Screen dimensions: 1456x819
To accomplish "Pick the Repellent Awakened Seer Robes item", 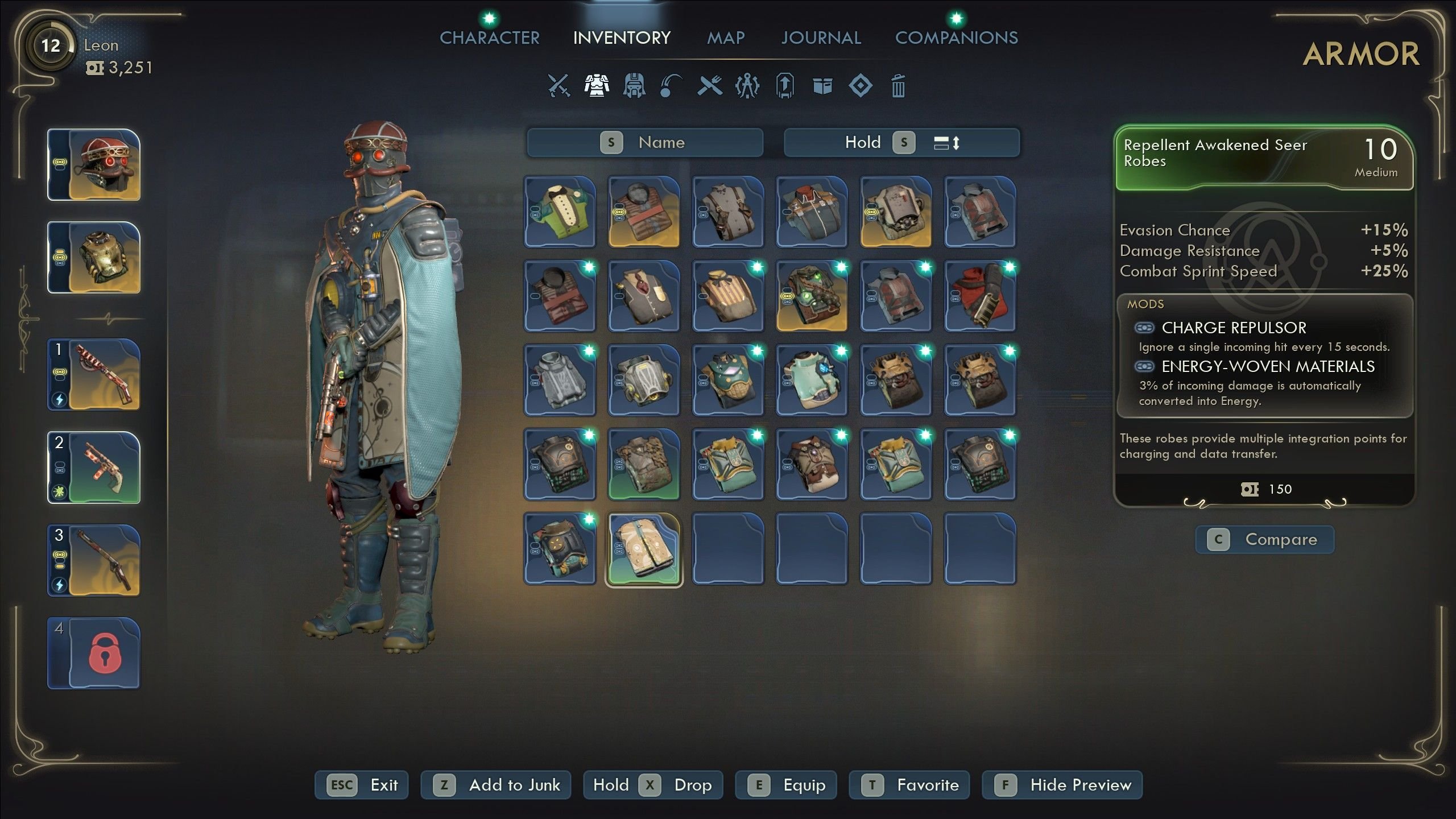I will 644,549.
